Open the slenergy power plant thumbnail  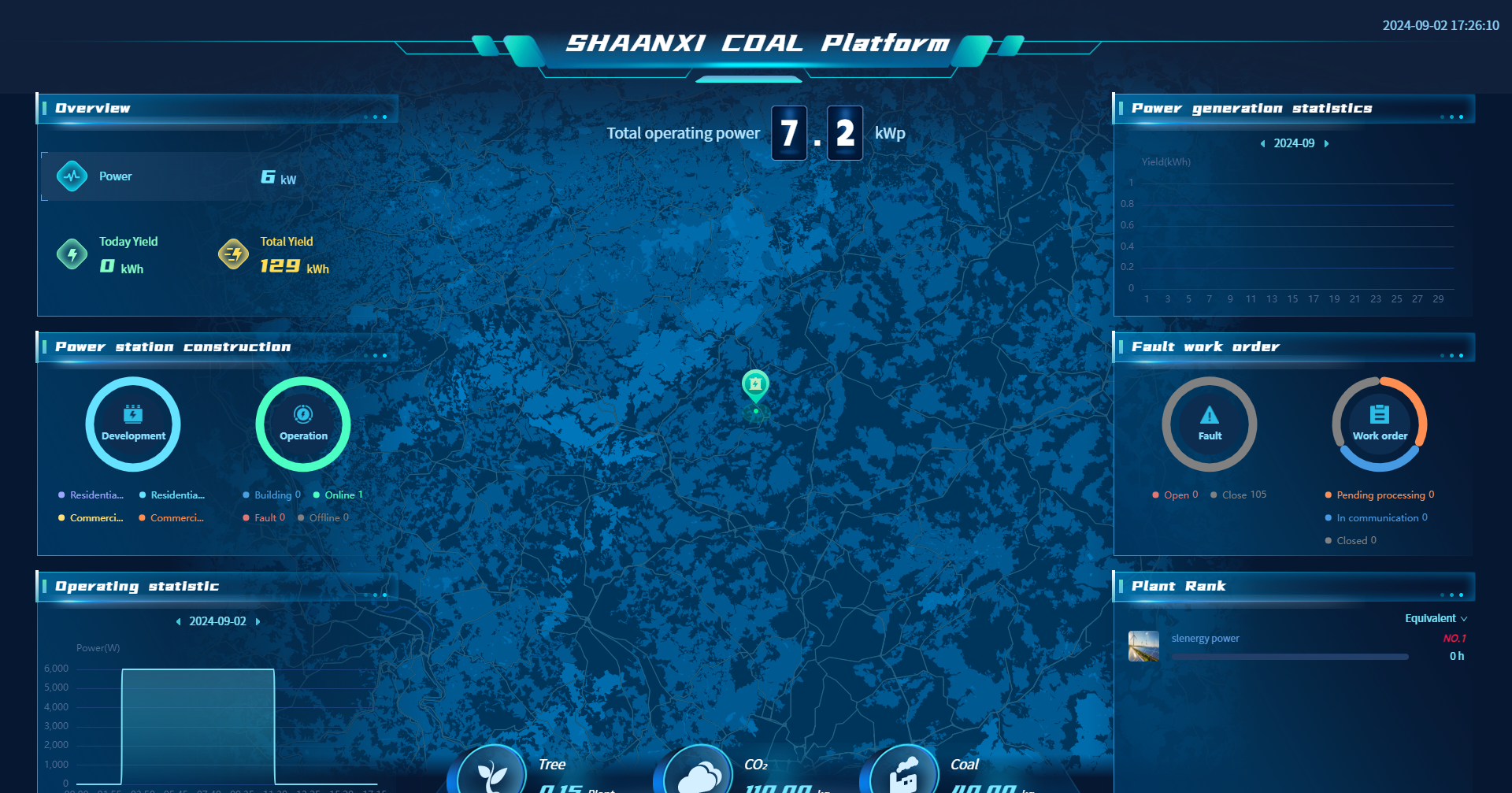tap(1143, 647)
